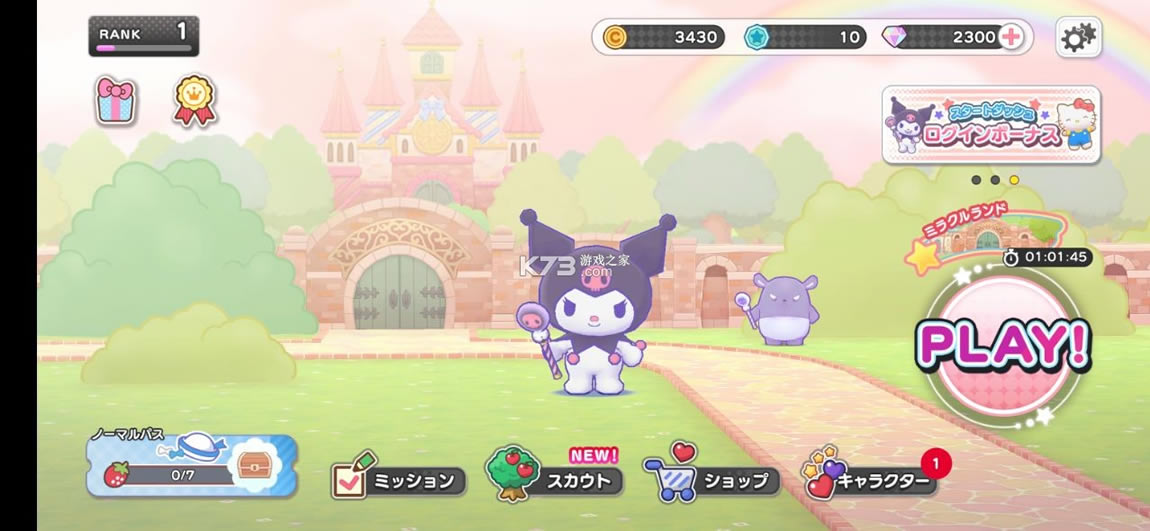Open the gold rosette medal icon

pos(194,101)
